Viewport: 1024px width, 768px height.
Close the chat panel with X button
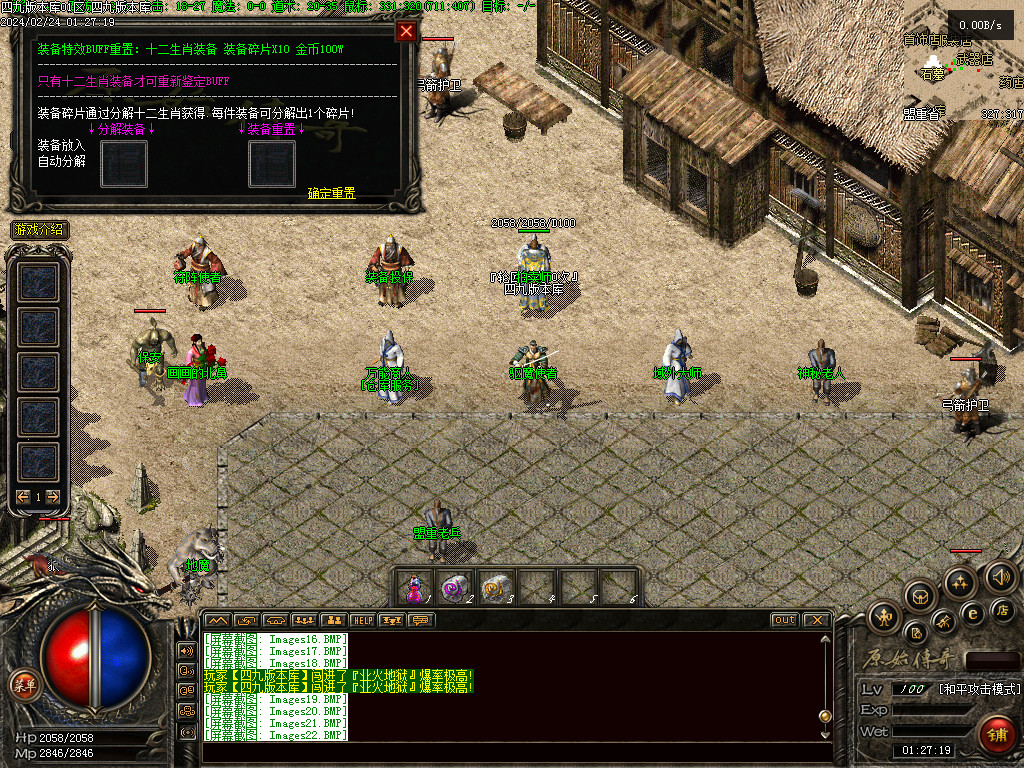(816, 620)
